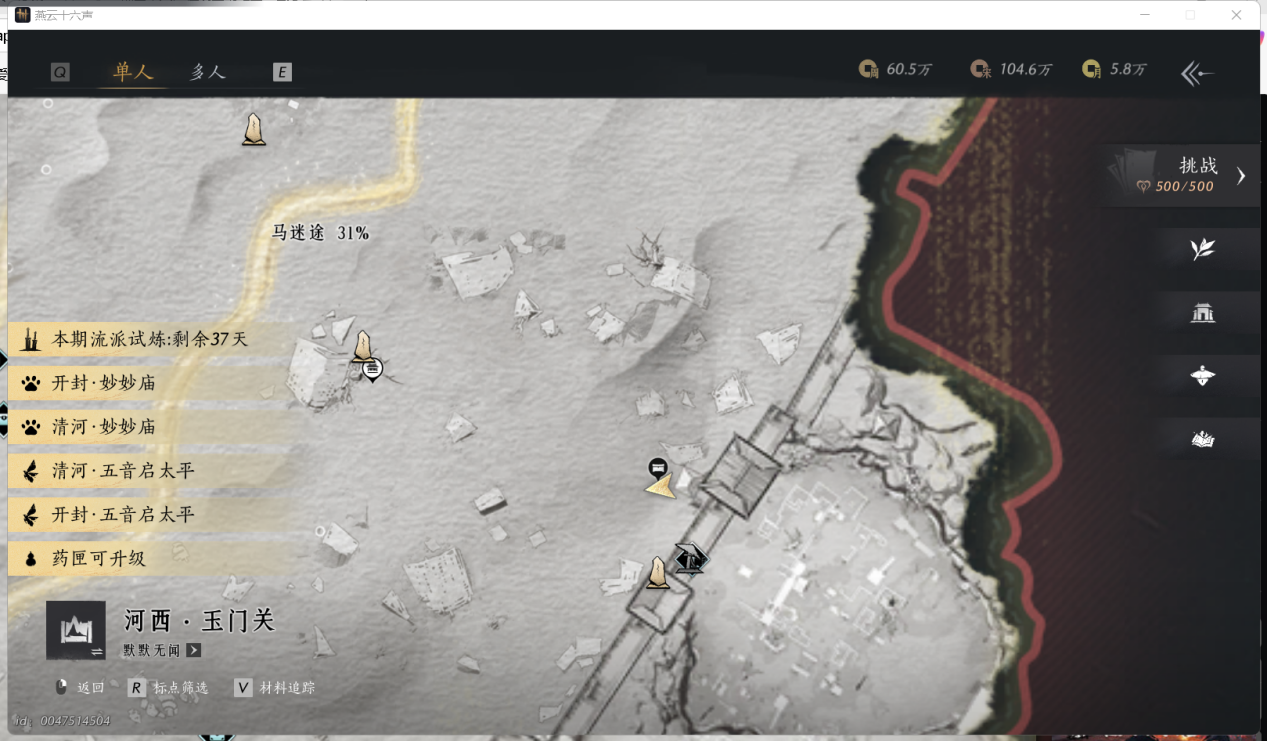
Task: Select the tea leaf sprig icon
Action: (1202, 249)
